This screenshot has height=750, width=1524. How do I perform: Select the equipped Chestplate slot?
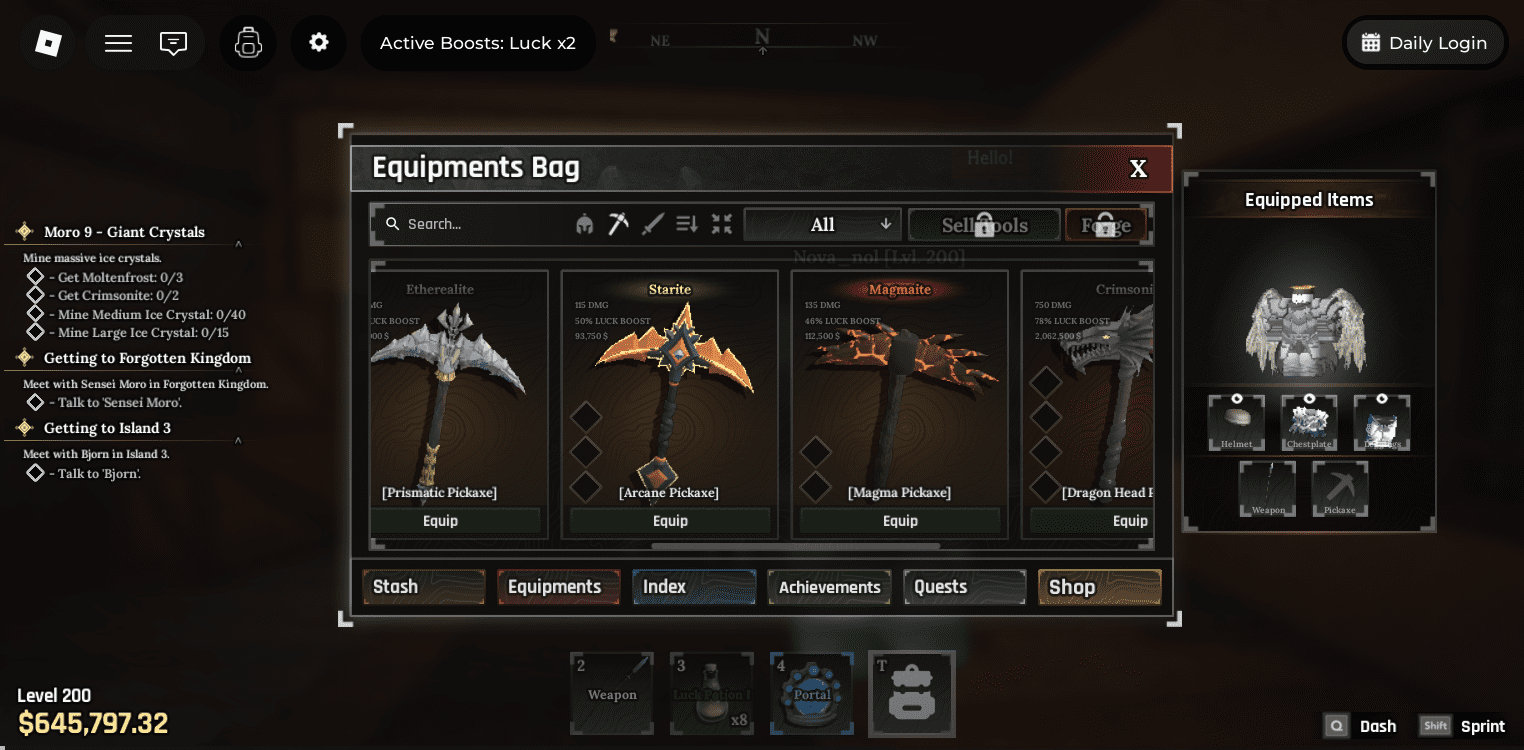point(1309,423)
